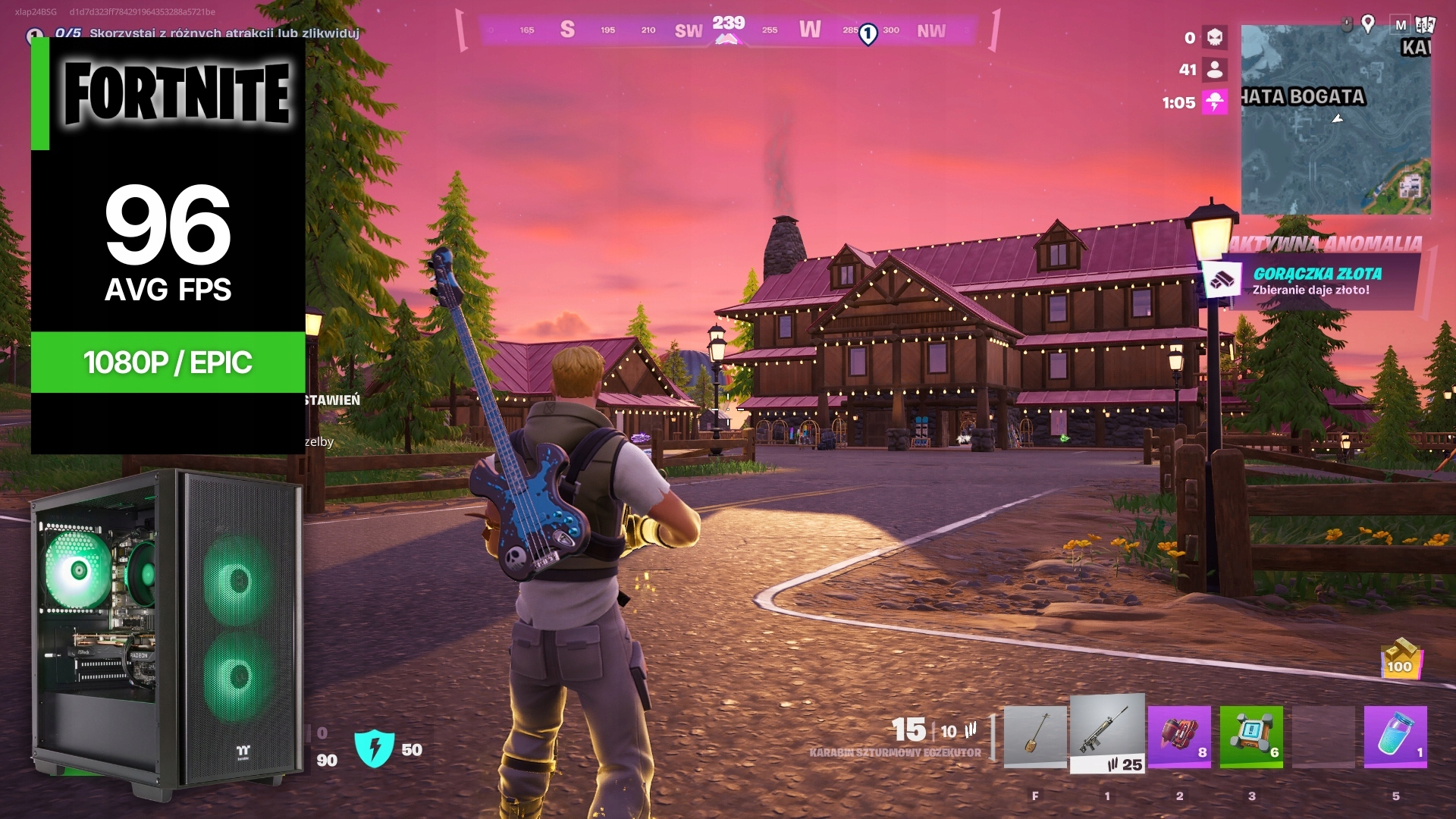Click the eliminations skull icon

click(1215, 37)
